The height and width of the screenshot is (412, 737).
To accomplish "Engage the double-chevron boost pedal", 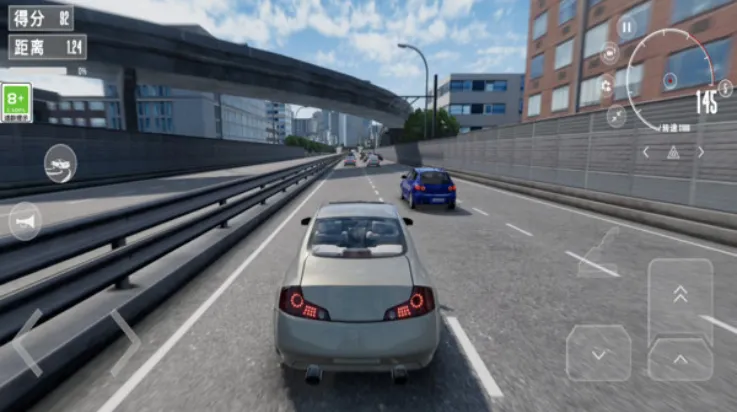I will pyautogui.click(x=680, y=295).
